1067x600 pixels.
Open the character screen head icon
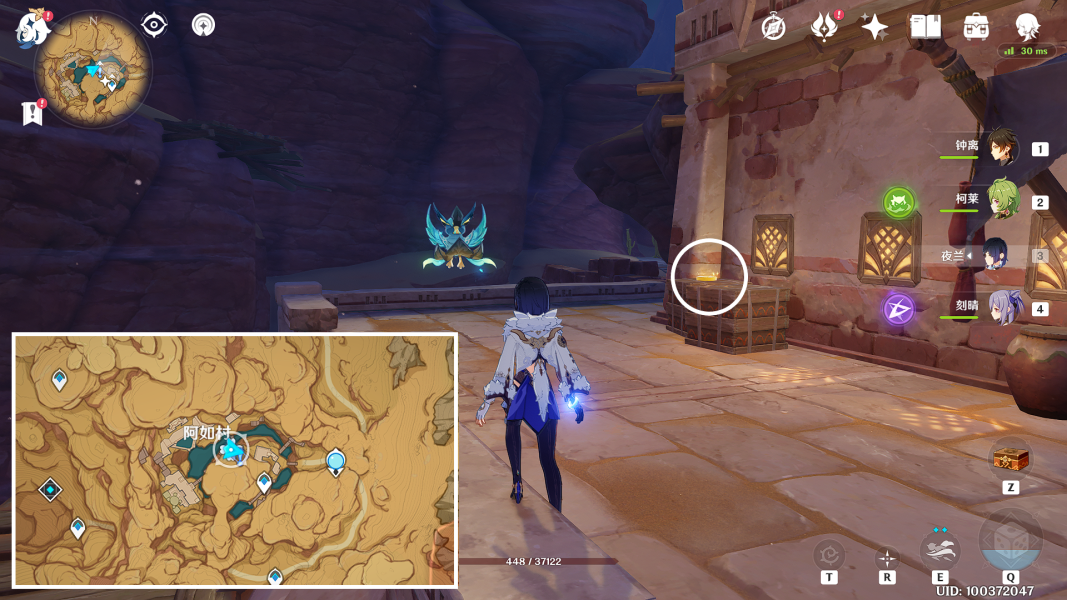tap(1027, 27)
